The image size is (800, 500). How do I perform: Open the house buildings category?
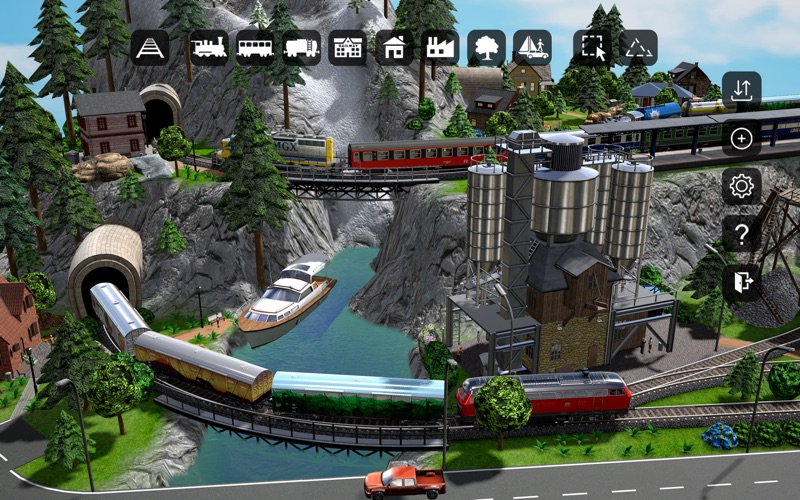pos(394,47)
